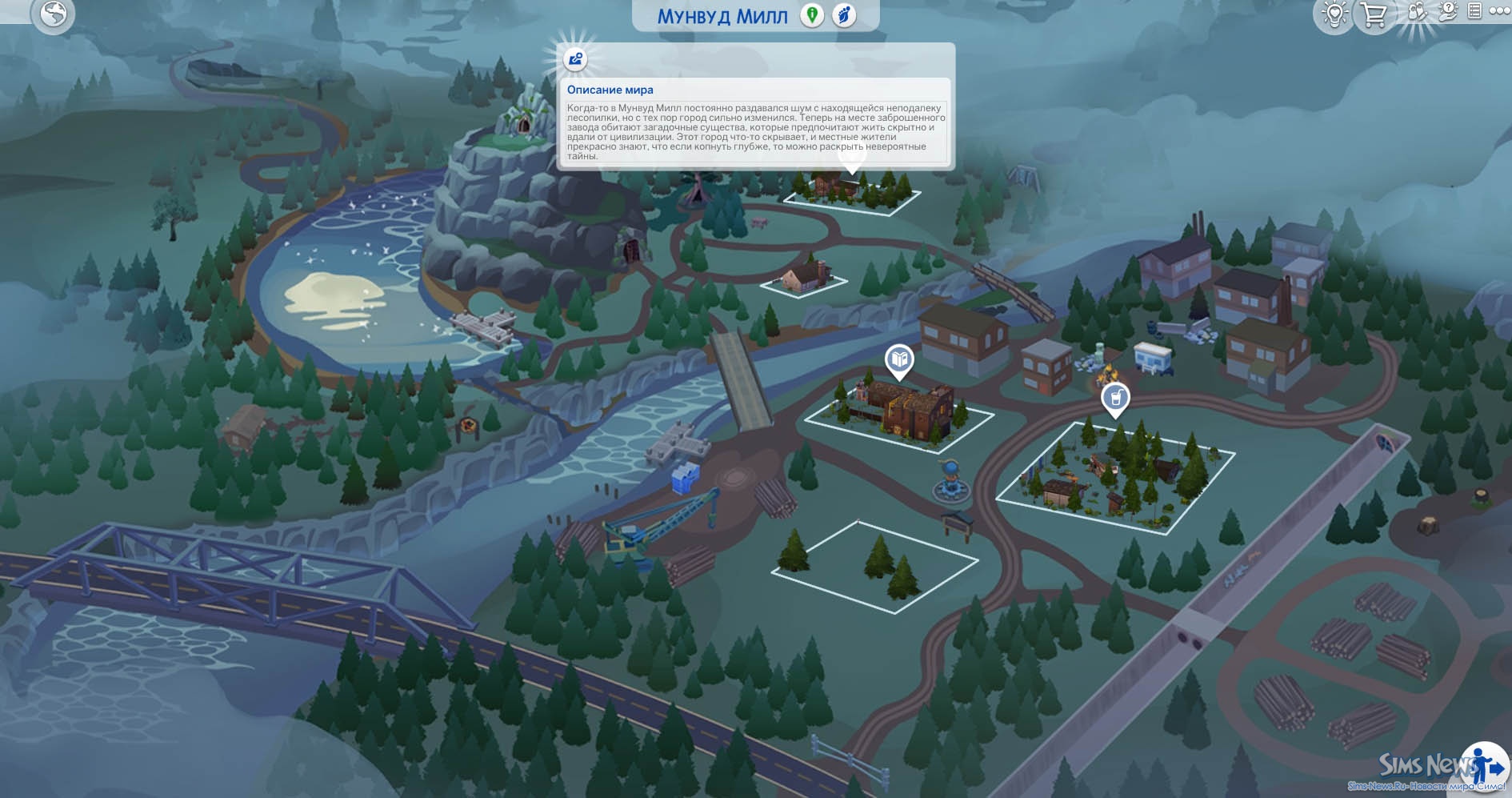Screen dimensions: 1512x798
Task: Click the green world info pin icon
Action: [812, 15]
